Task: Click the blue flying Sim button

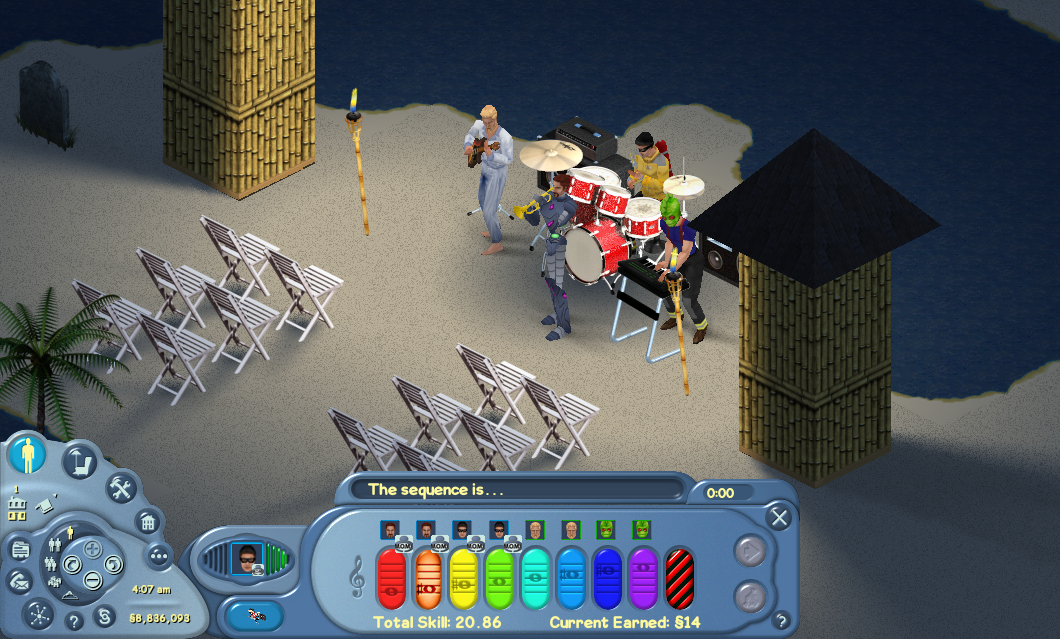Action: click(255, 615)
